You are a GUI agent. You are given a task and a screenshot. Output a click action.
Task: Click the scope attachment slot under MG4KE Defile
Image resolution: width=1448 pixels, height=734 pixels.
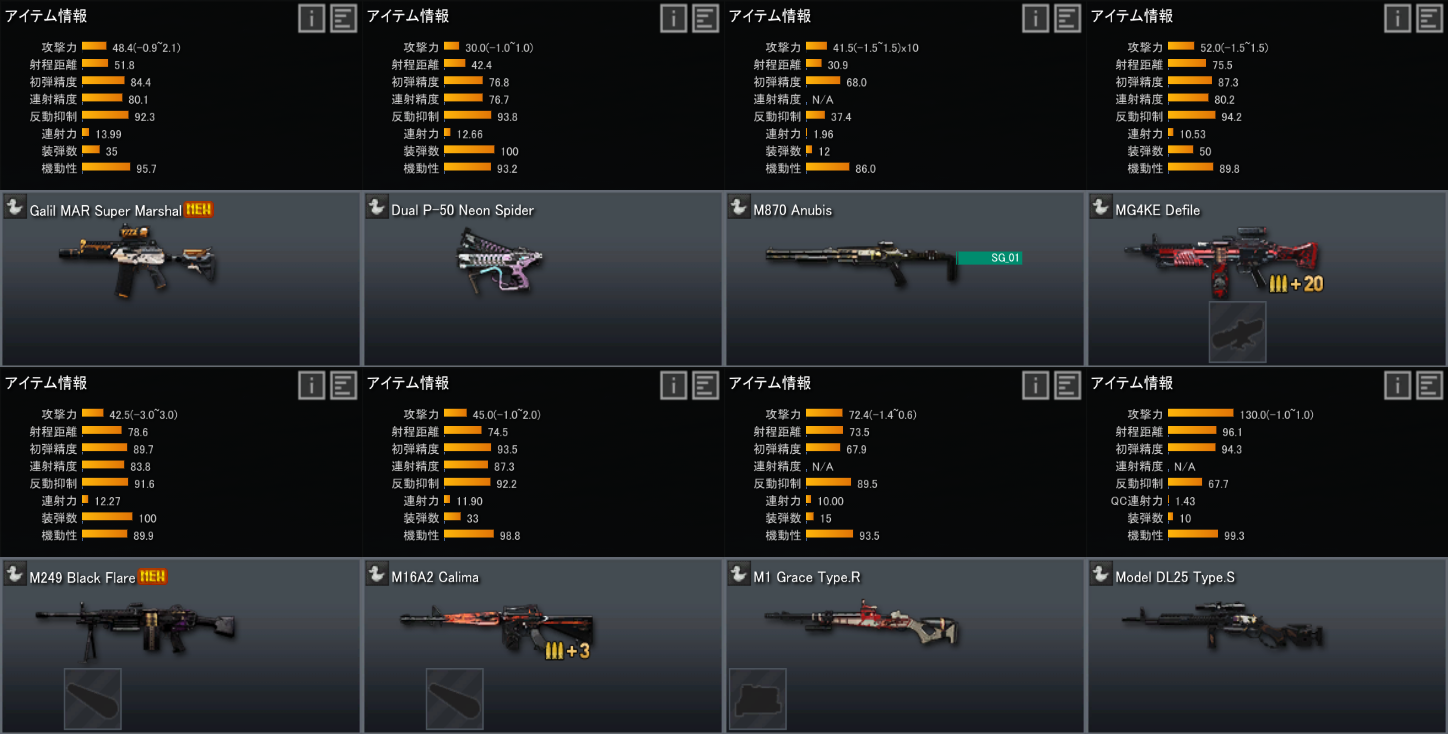pyautogui.click(x=1237, y=332)
